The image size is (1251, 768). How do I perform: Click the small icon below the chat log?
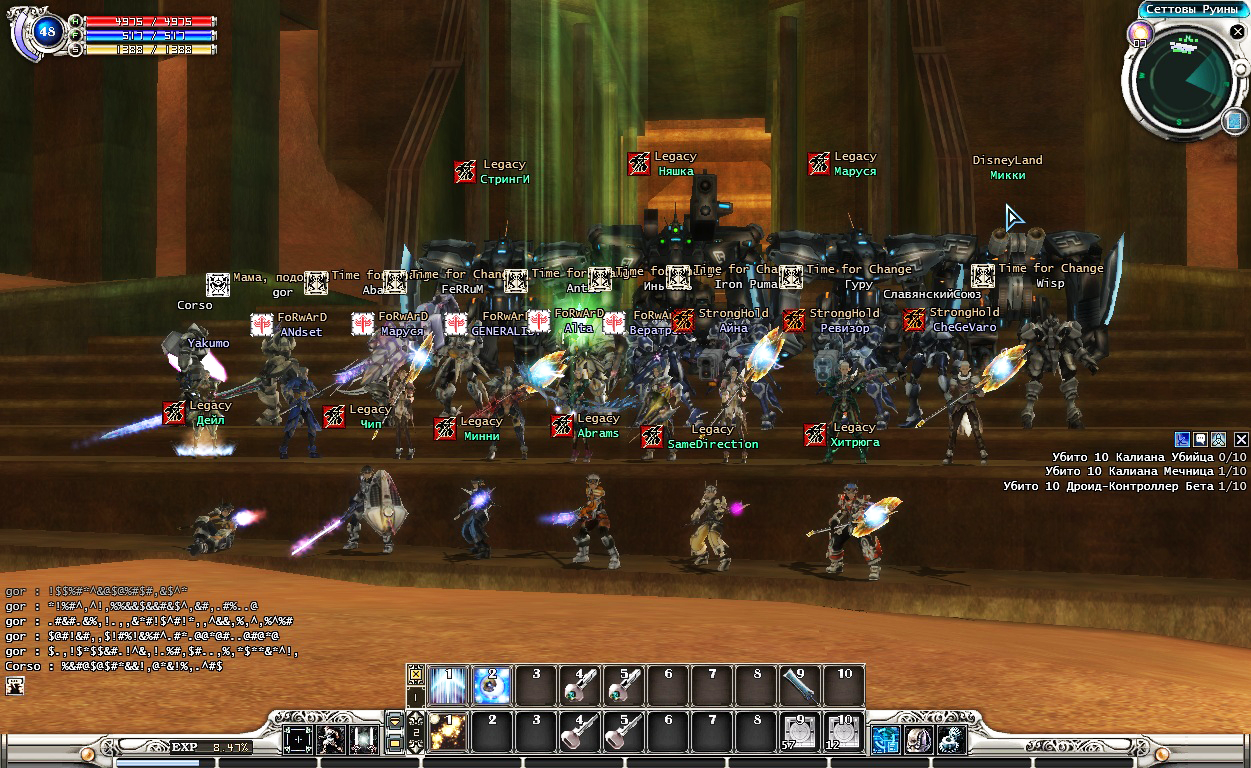tap(15, 685)
